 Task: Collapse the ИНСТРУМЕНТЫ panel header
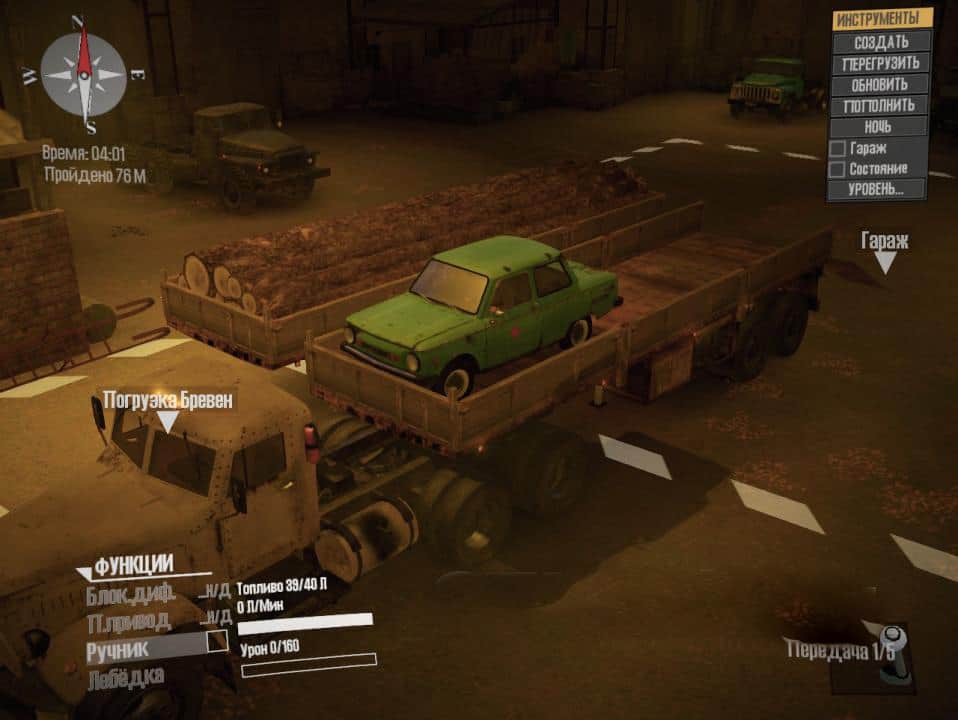[880, 19]
